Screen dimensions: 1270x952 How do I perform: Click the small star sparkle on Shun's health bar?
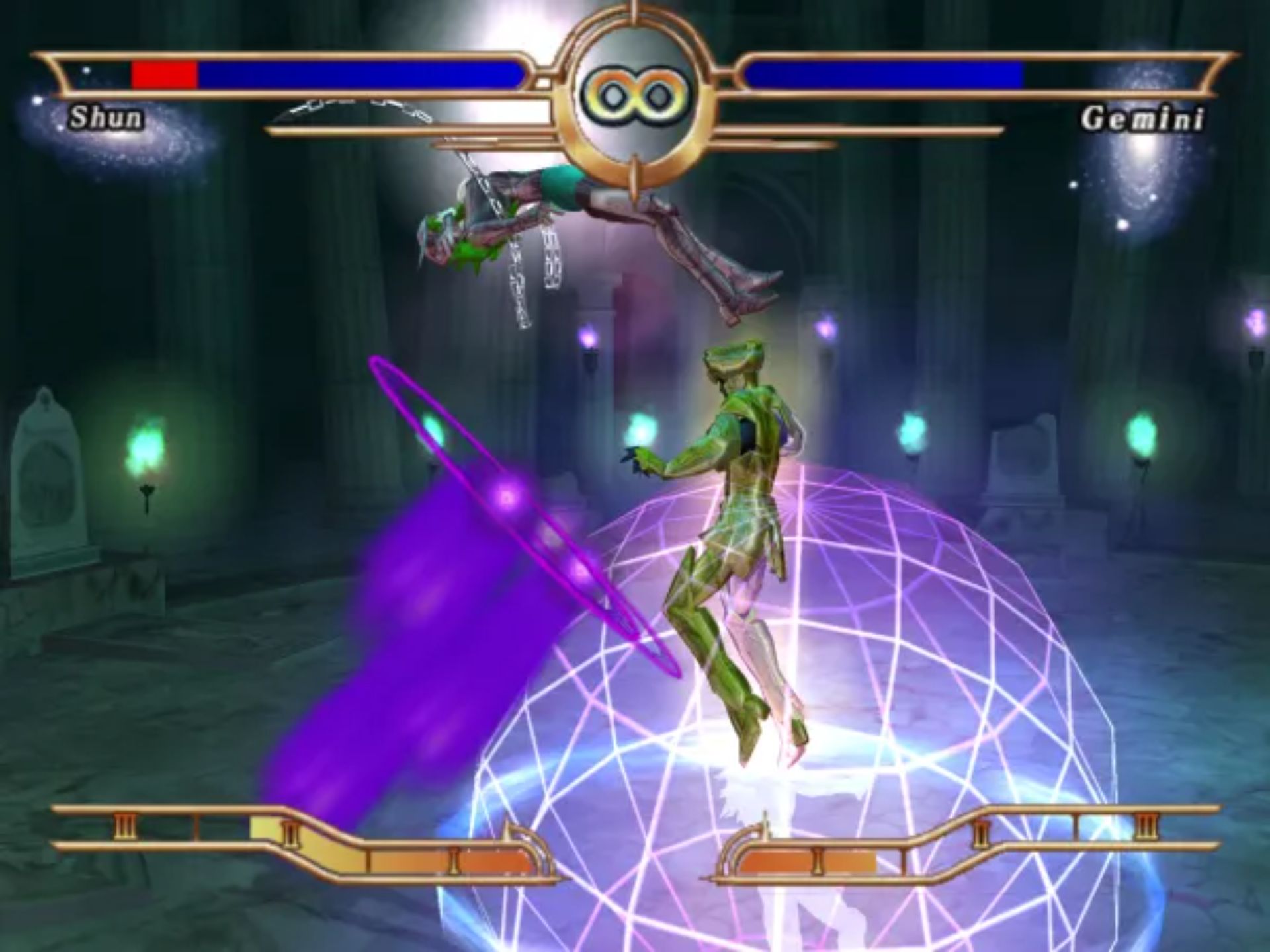point(86,71)
